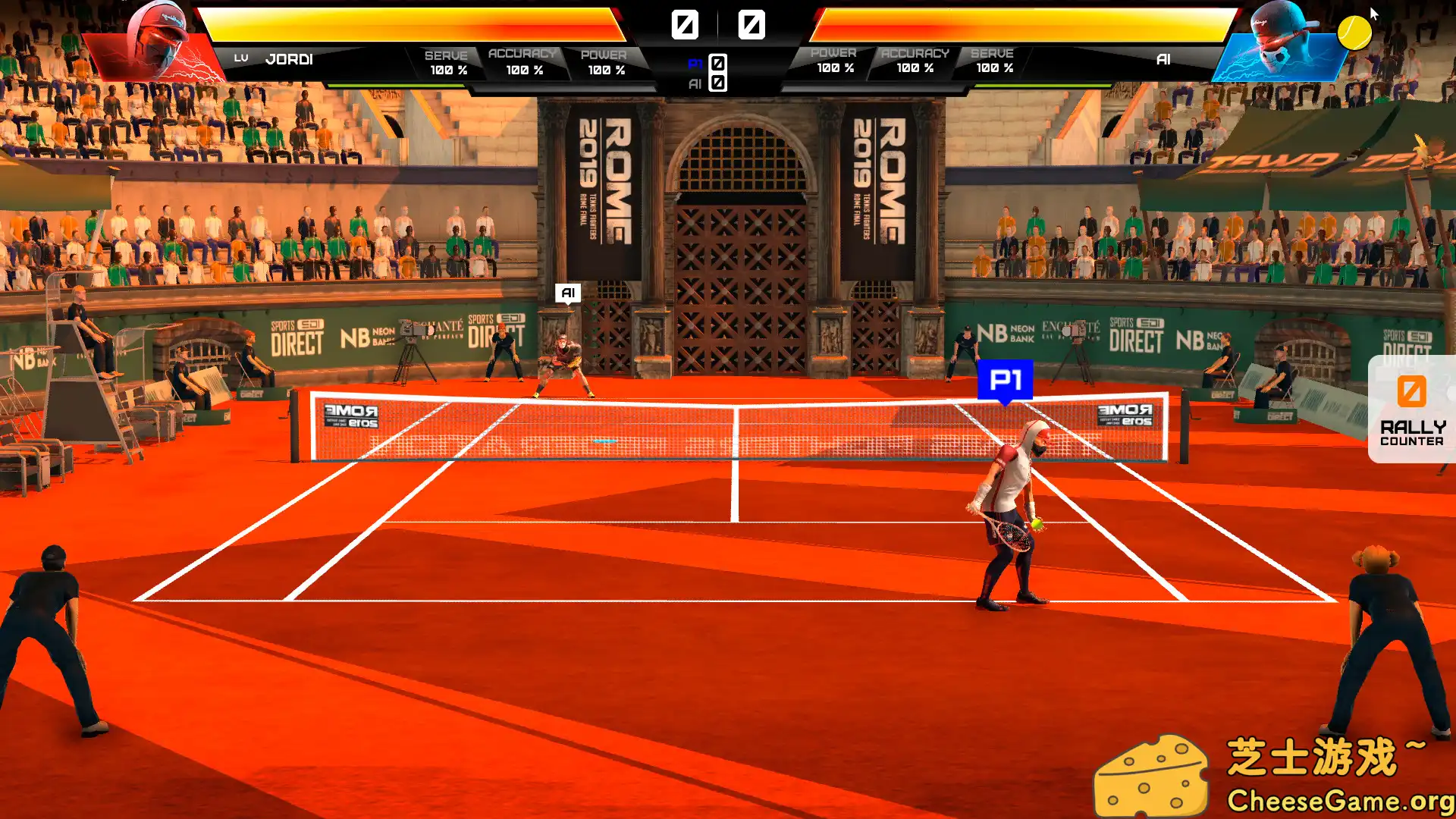Click the LV level indicator beside Jordi's name
The height and width of the screenshot is (819, 1456).
tap(242, 57)
